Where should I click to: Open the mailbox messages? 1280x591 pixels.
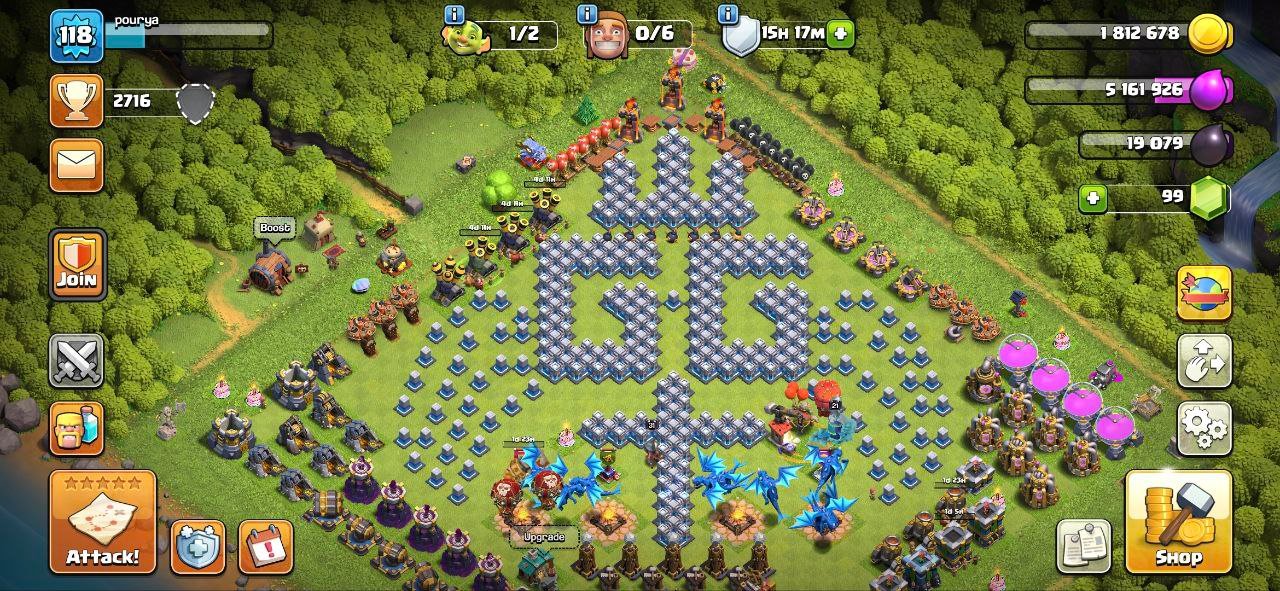pos(77,165)
